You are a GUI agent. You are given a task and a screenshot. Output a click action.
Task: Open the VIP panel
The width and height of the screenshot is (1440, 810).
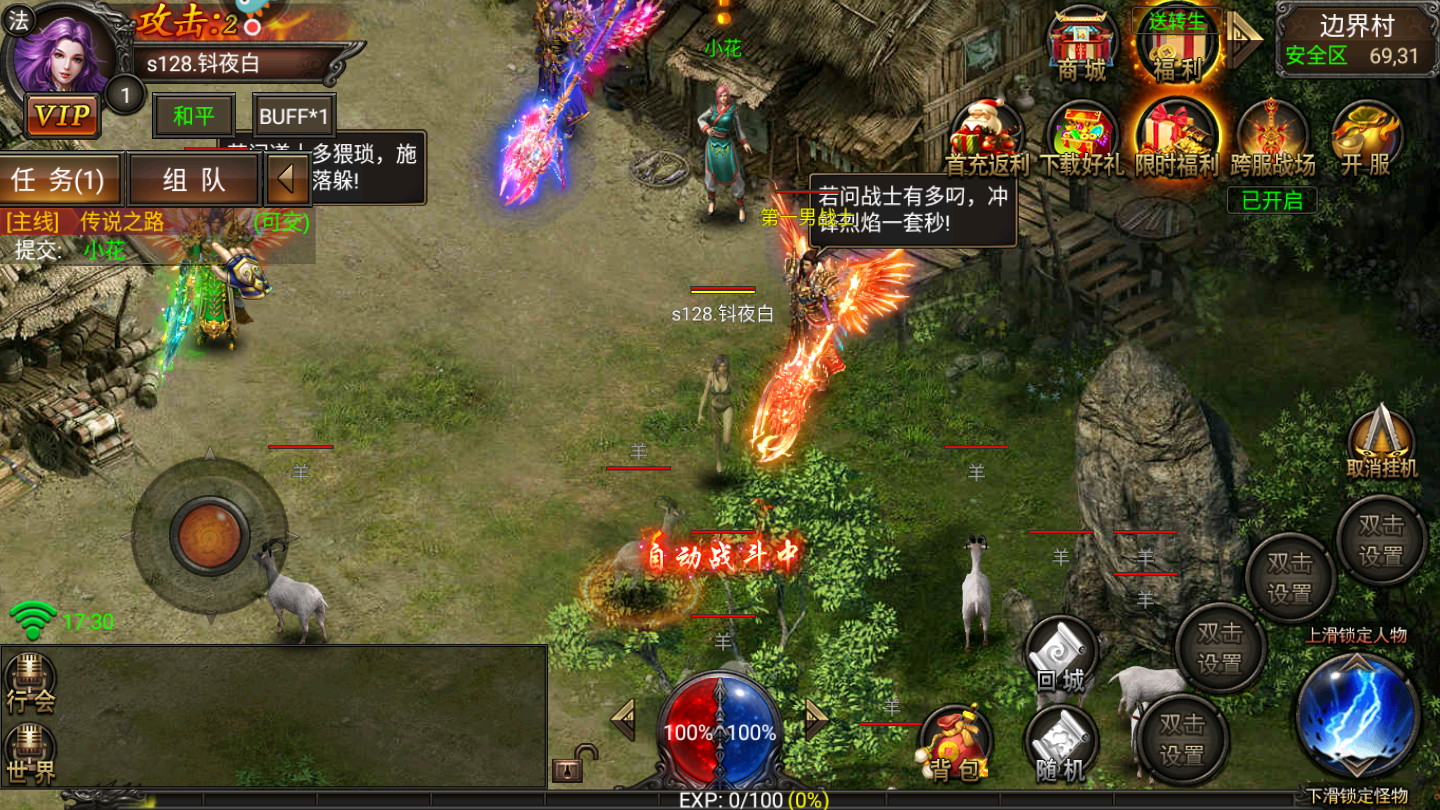pyautogui.click(x=62, y=116)
